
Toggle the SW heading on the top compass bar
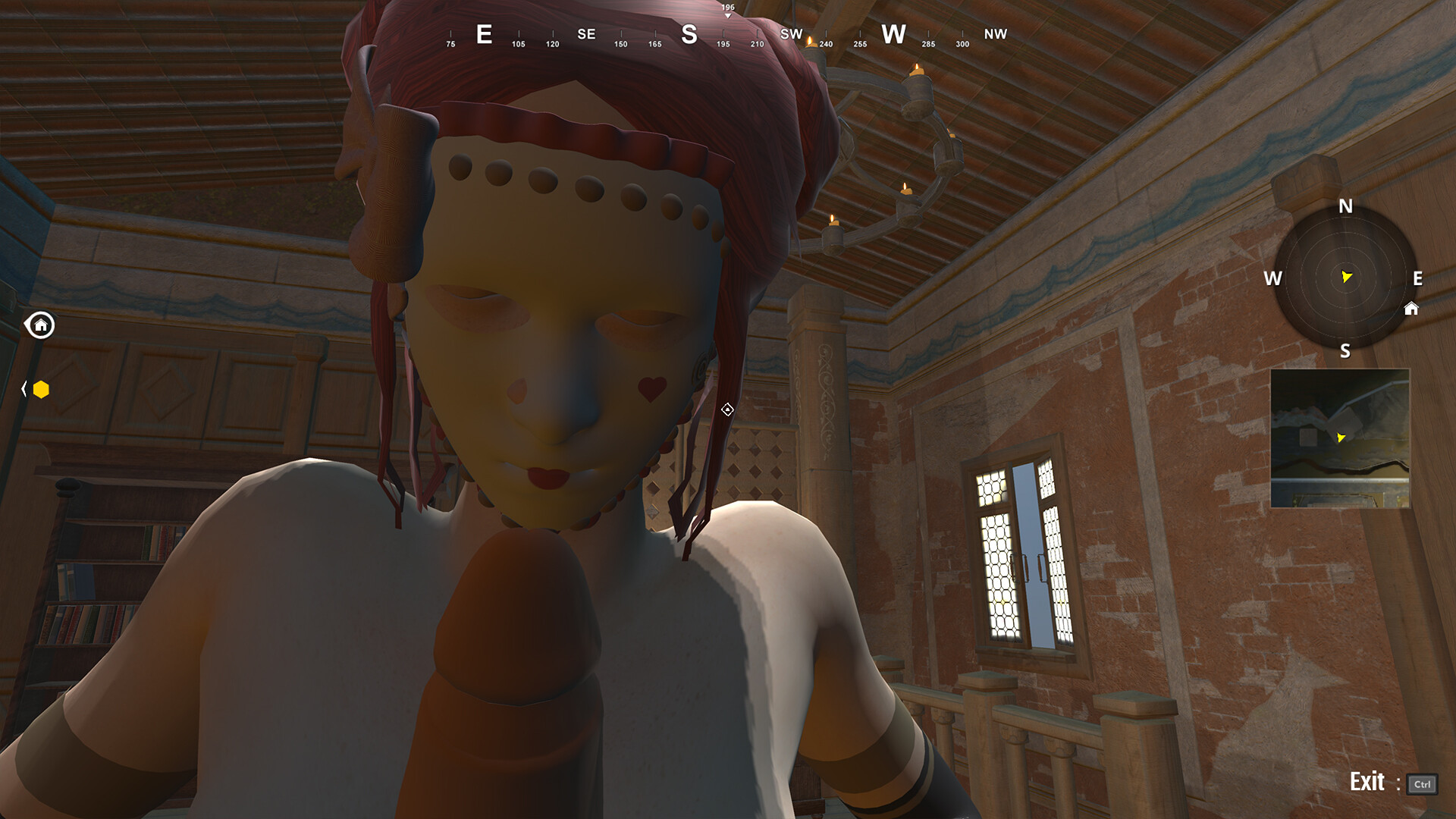[791, 34]
